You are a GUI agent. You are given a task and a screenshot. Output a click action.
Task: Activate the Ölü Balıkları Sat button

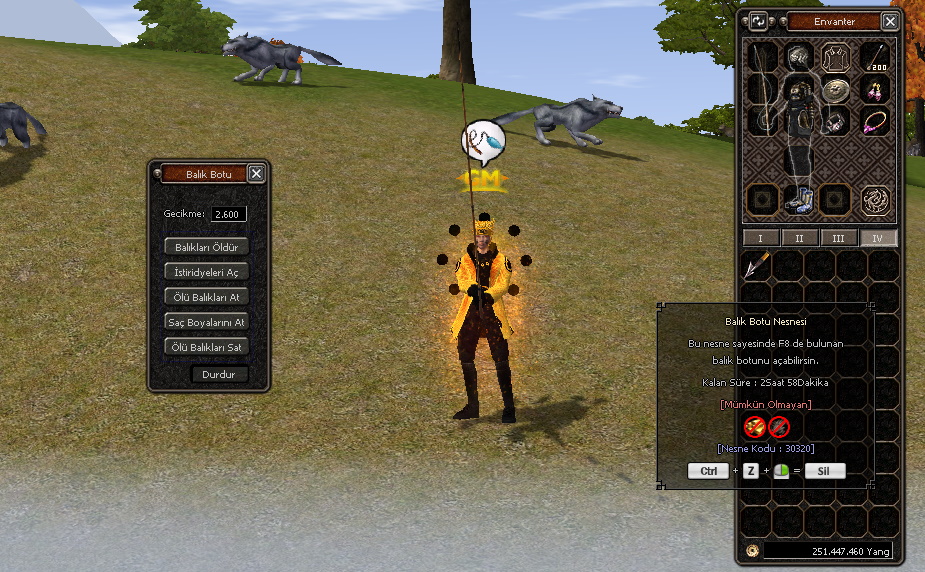pyautogui.click(x=206, y=347)
